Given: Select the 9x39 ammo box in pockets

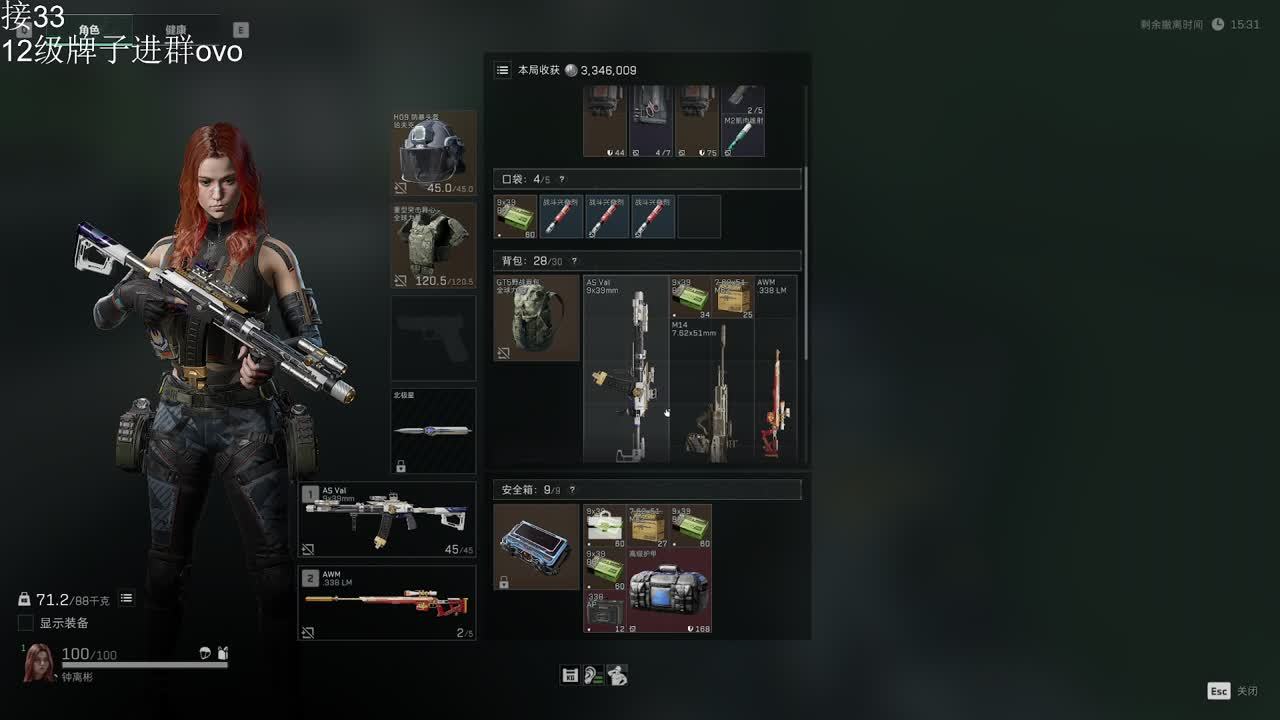Looking at the screenshot, I should (x=516, y=217).
